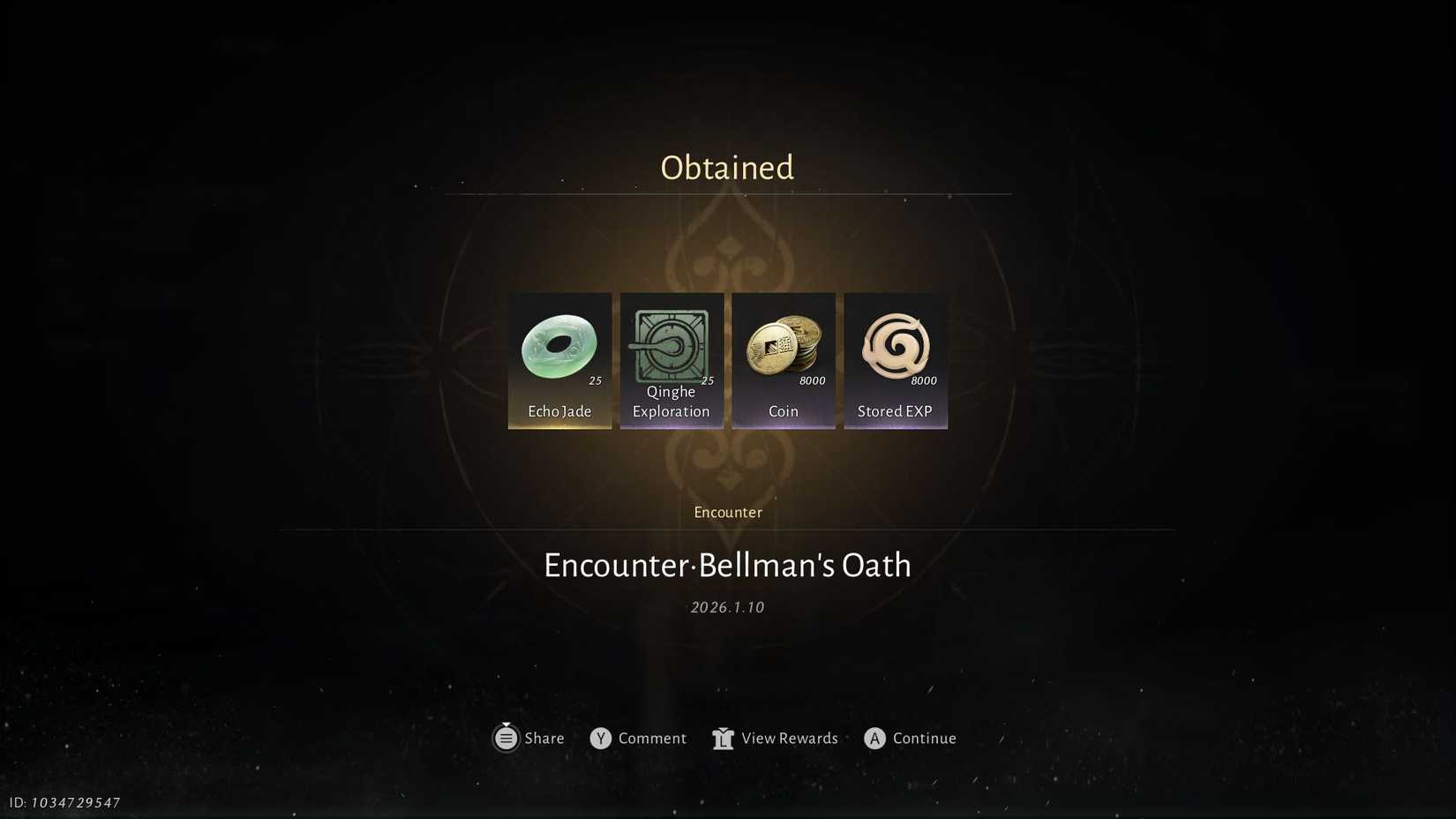Click the Obtained heading

click(727, 167)
